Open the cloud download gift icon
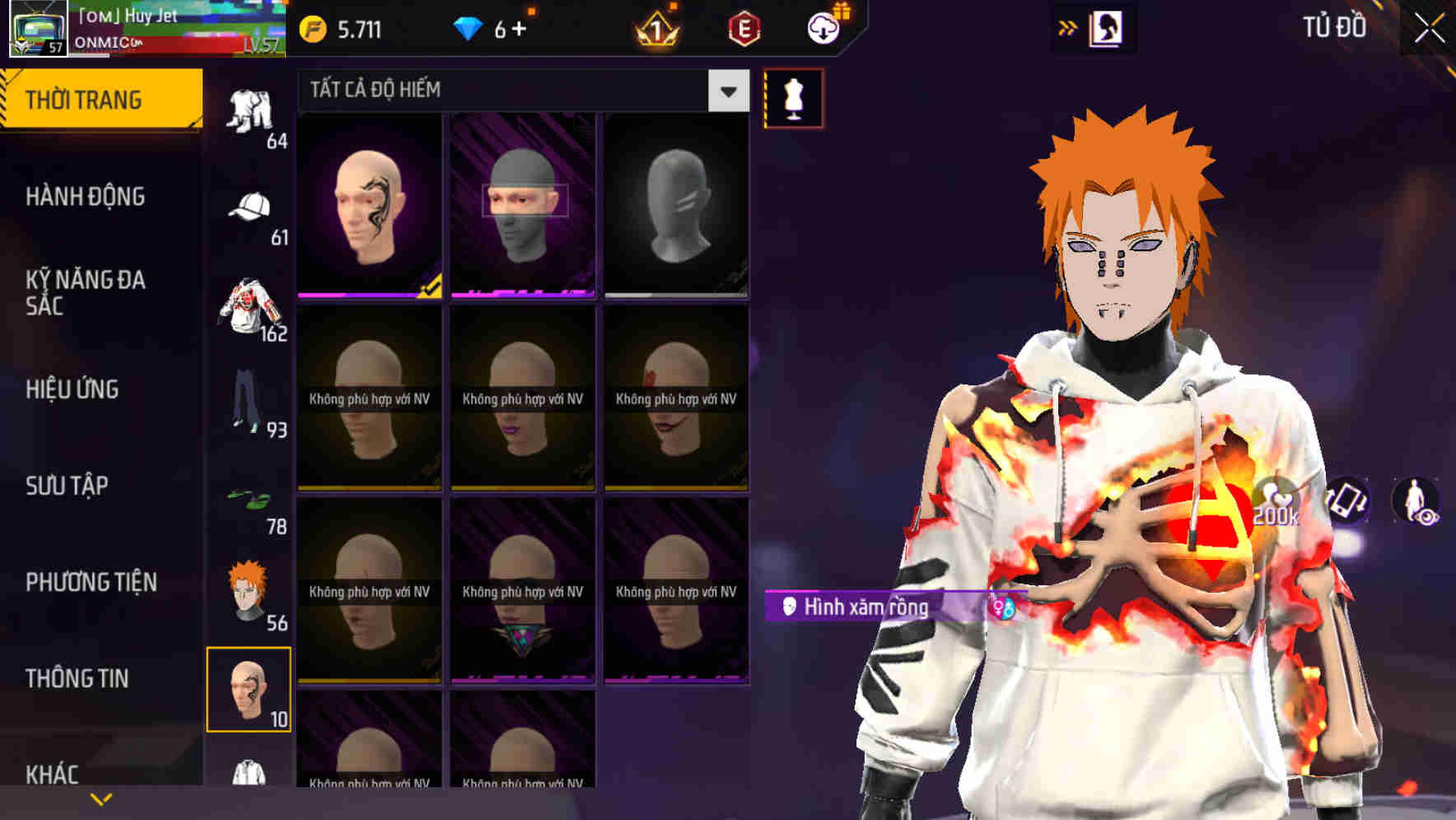1456x820 pixels. point(824,27)
